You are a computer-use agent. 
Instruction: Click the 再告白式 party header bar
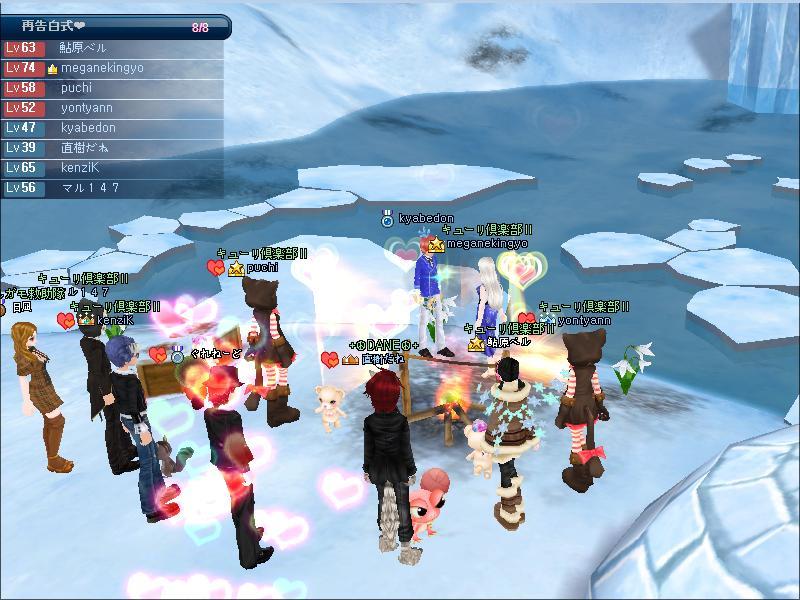(115, 28)
